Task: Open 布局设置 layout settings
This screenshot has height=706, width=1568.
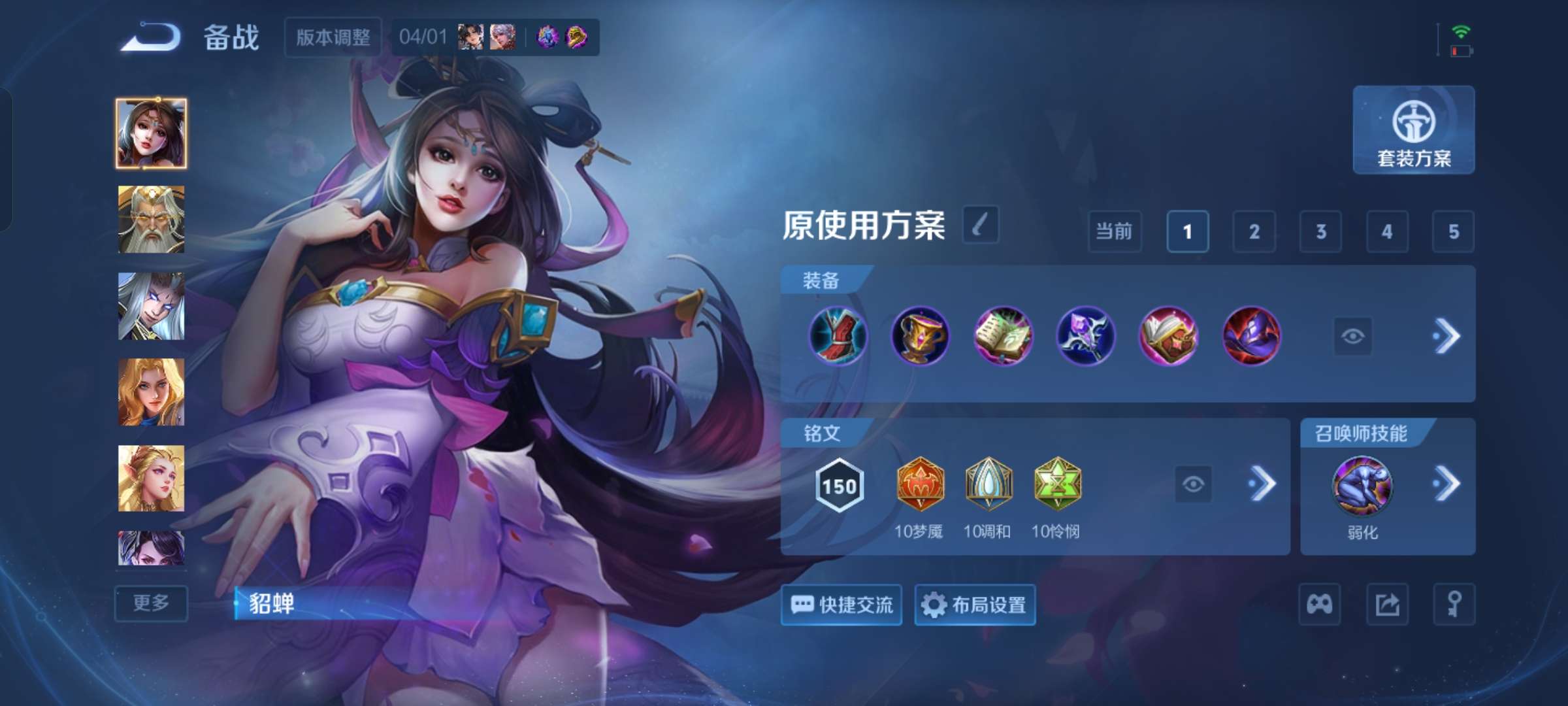Action: 975,605
